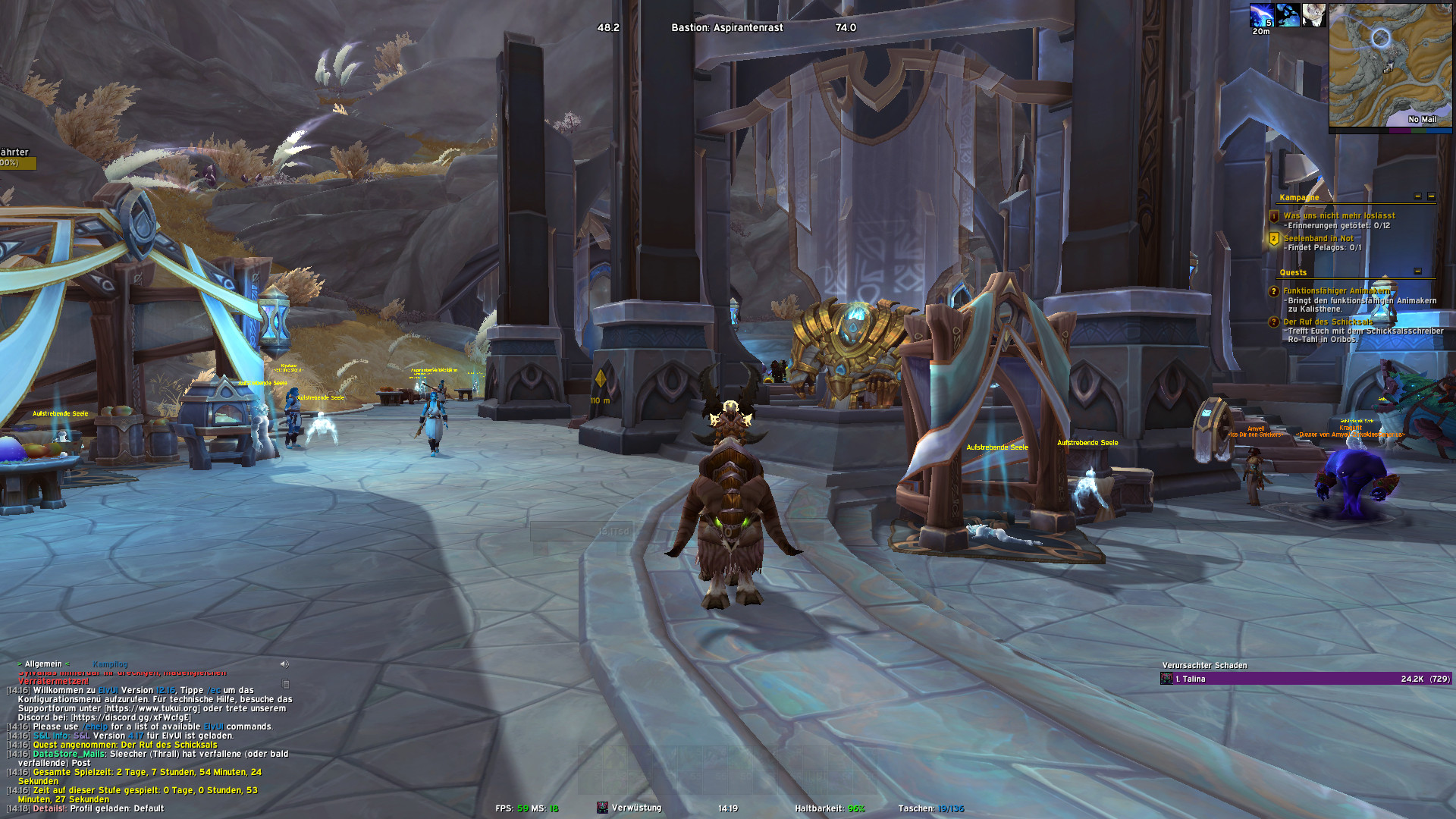The height and width of the screenshot is (819, 1456).
Task: Click the minimap
Action: point(1390,65)
